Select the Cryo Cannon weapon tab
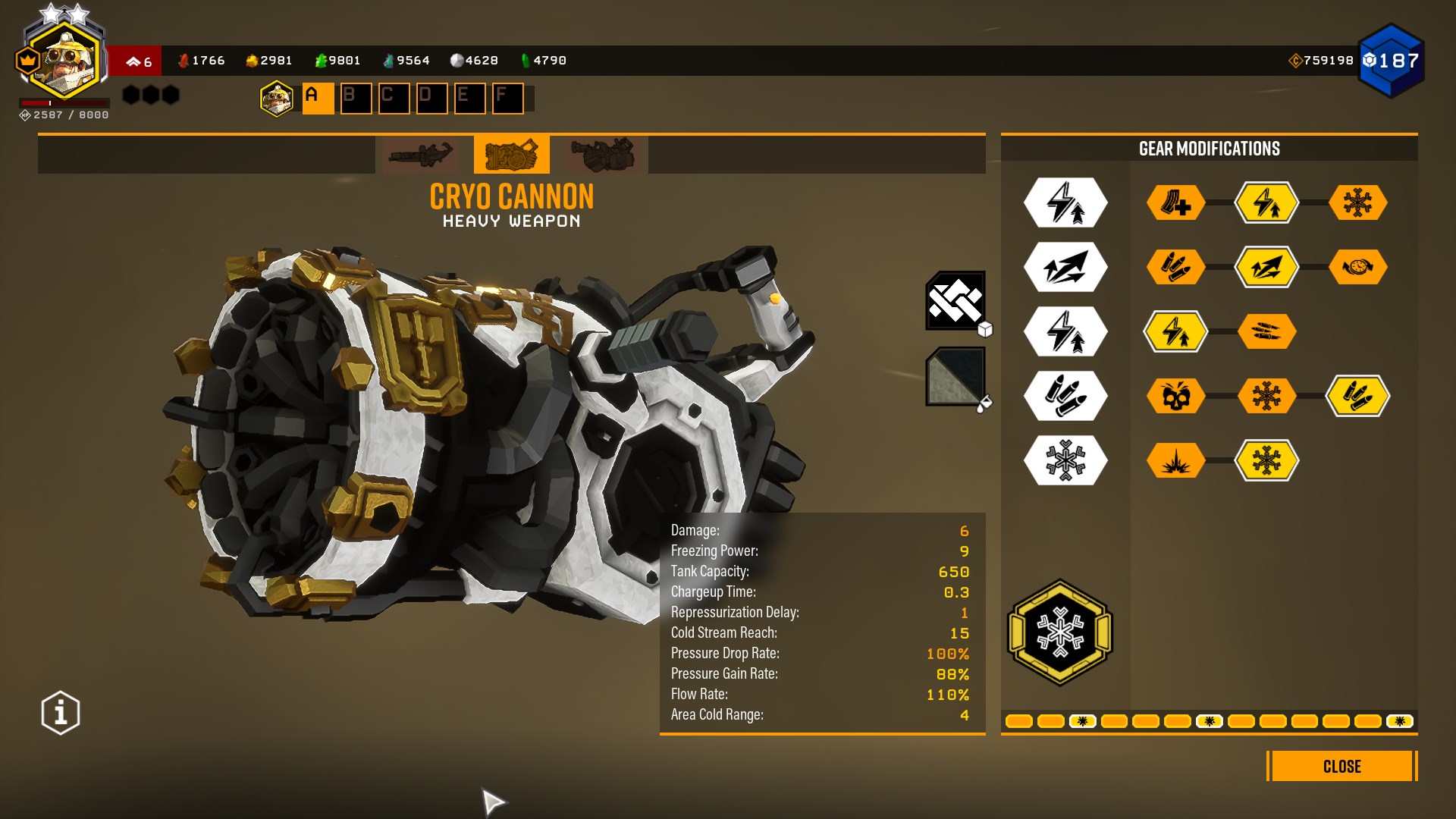1456x819 pixels. click(x=511, y=155)
